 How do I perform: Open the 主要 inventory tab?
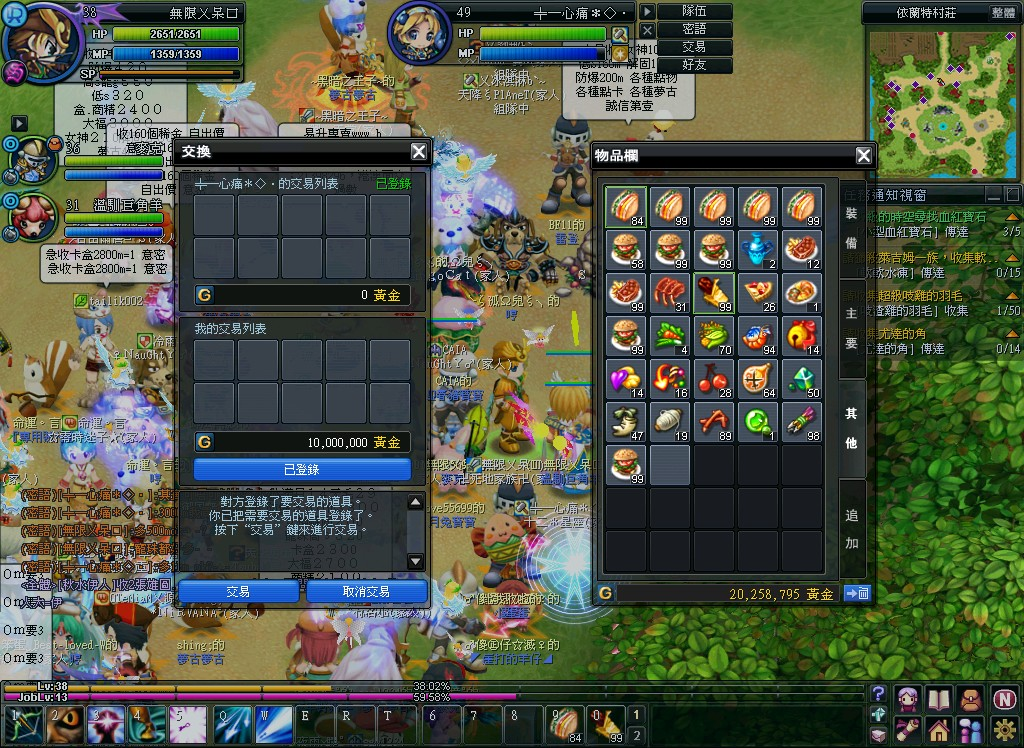tap(851, 328)
